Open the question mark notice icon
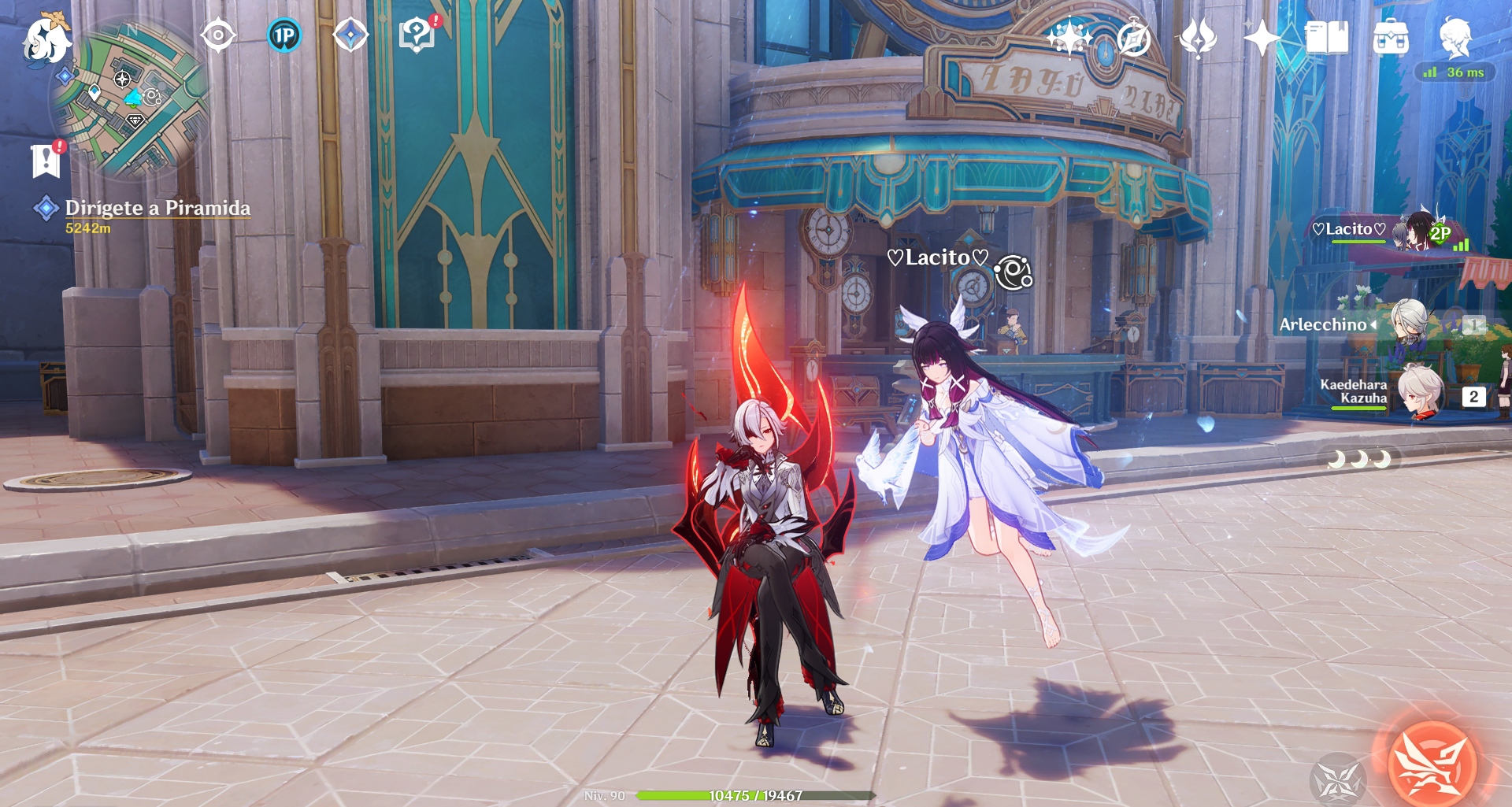The image size is (1512, 807). point(417,36)
